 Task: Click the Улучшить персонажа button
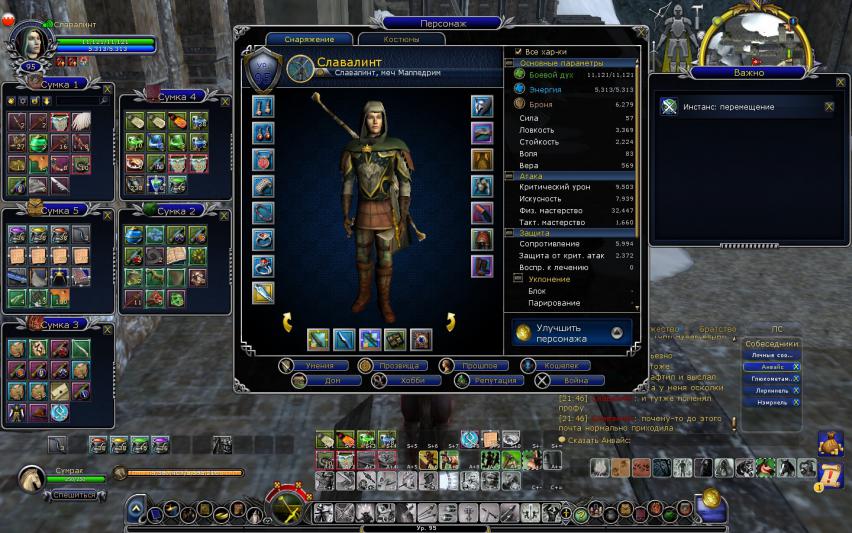[572, 333]
